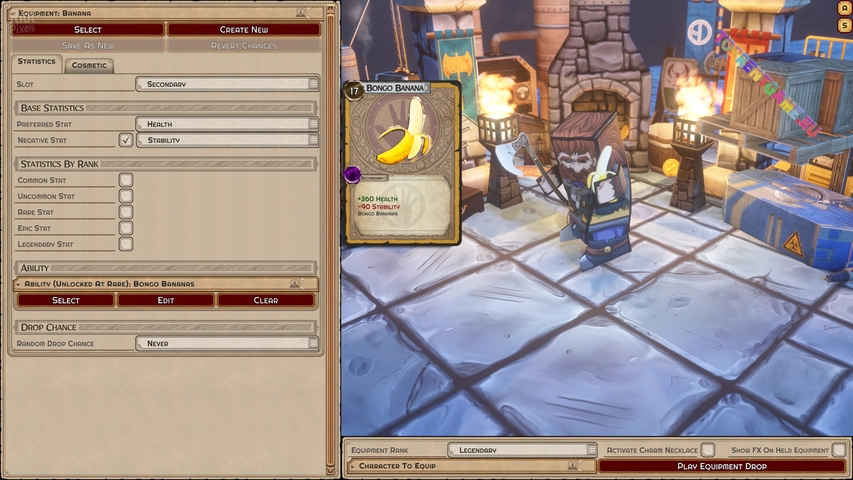Check the Rare Stat box

[126, 212]
